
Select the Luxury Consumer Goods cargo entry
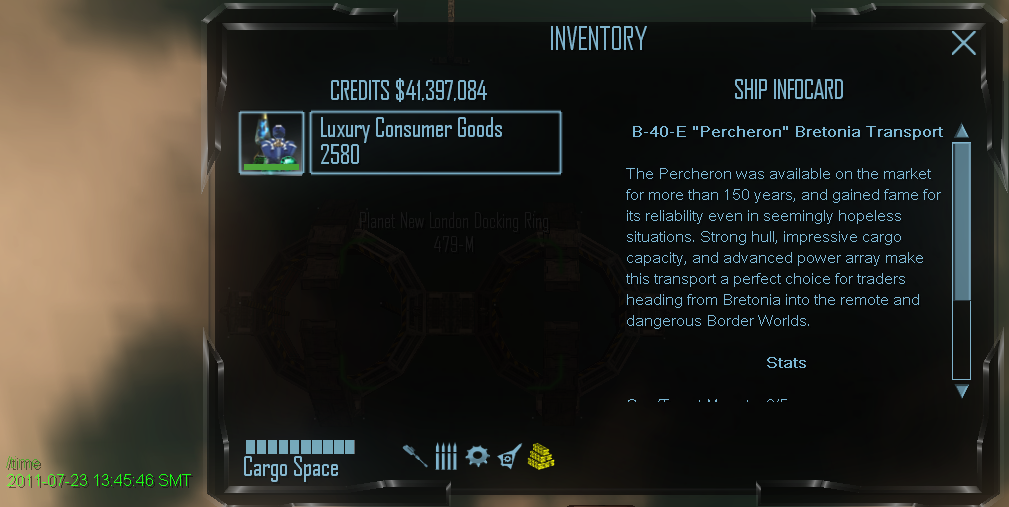[435, 143]
